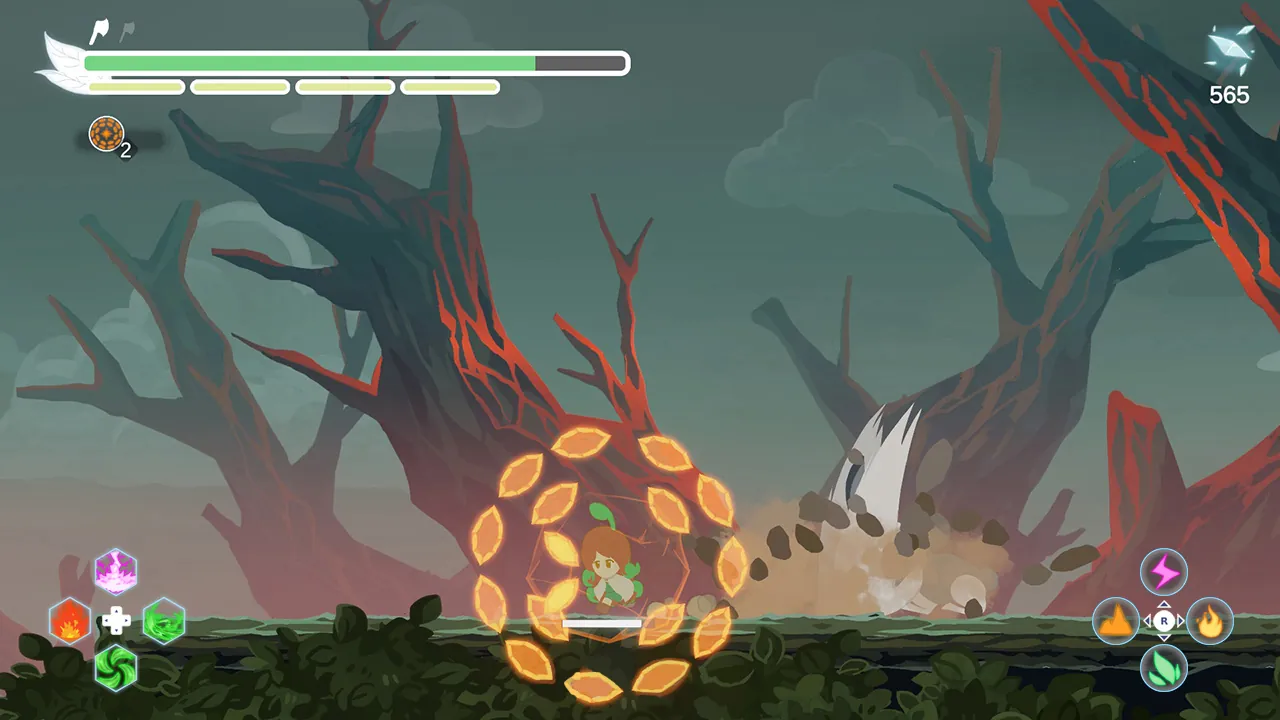This screenshot has width=1280, height=720.
Task: Choose the pink lightning element in the right wheel
Action: click(1163, 571)
